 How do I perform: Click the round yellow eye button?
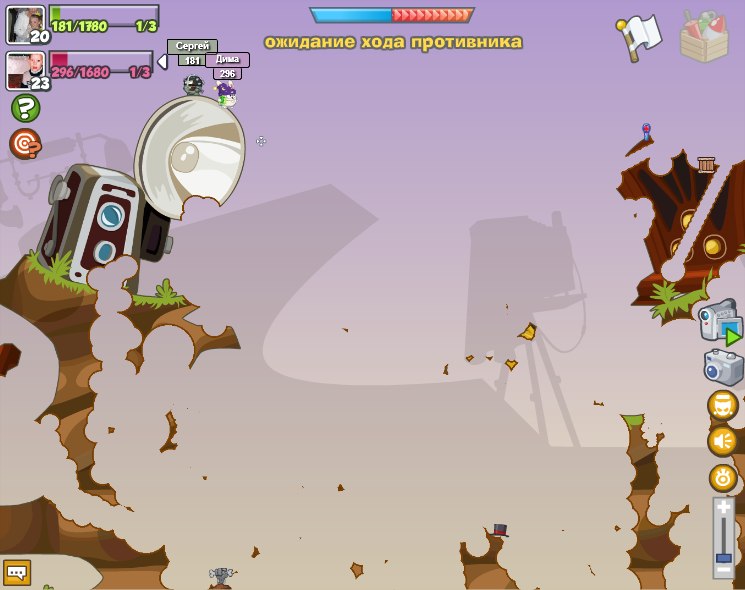point(723,477)
